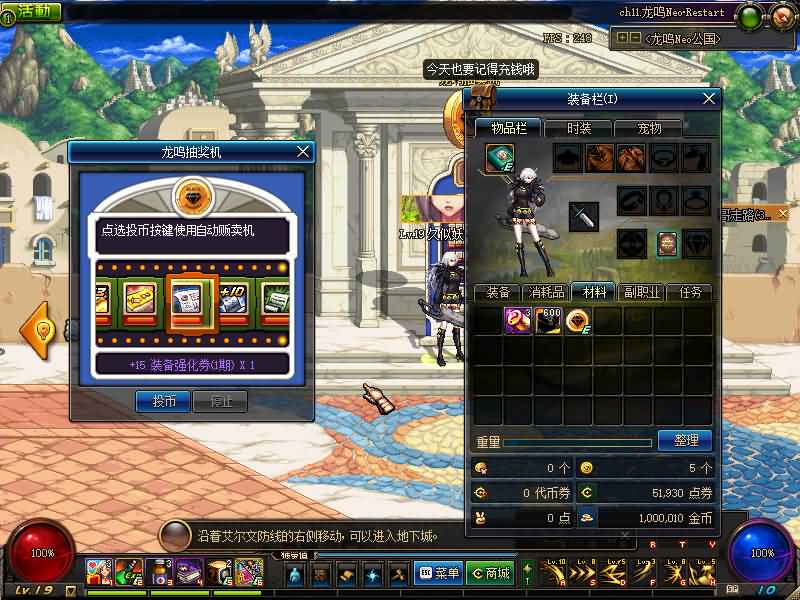Click the green book title slot
This screenshot has height=600, width=800.
click(500, 158)
